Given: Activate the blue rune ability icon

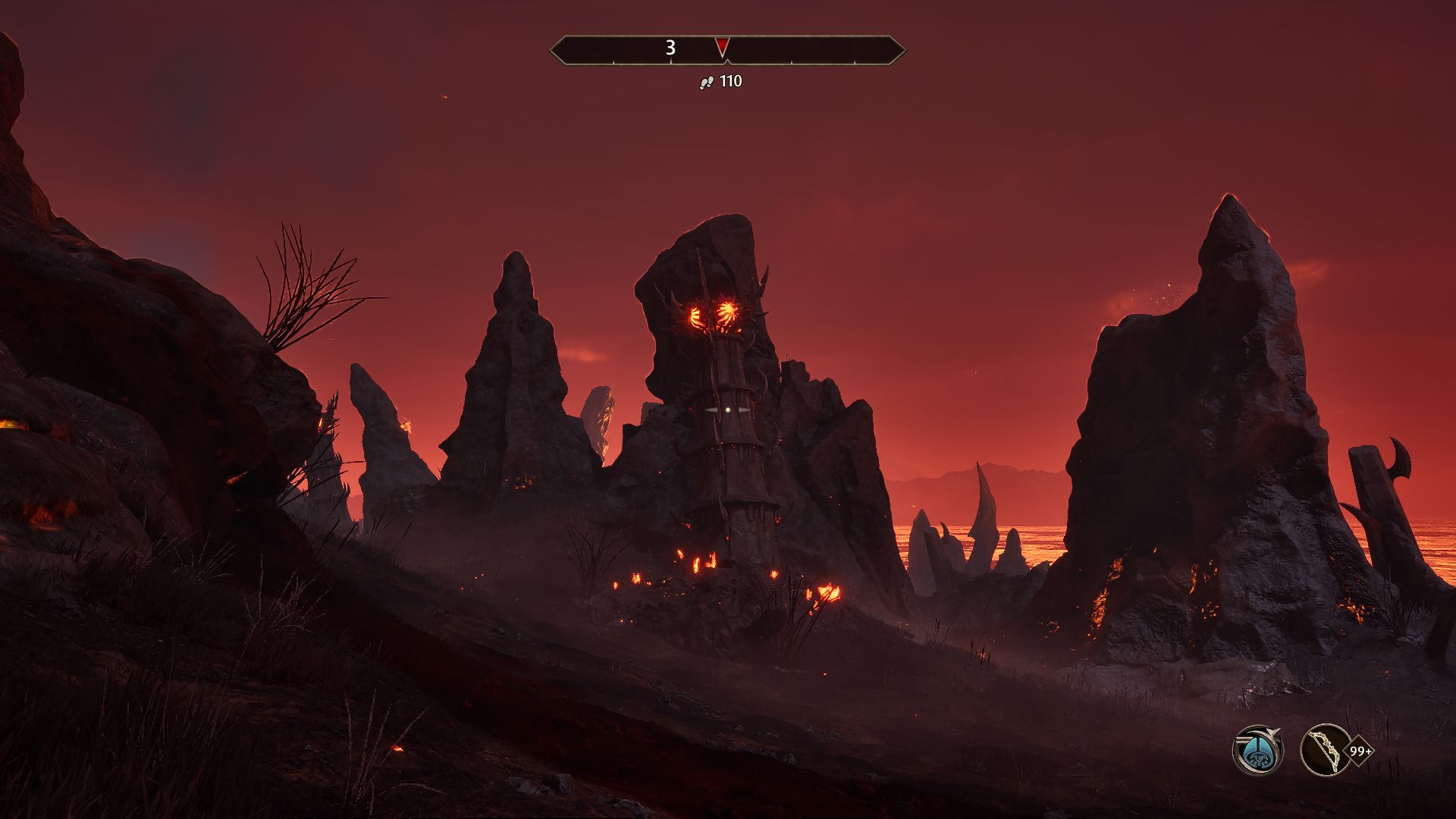Looking at the screenshot, I should 1257,751.
